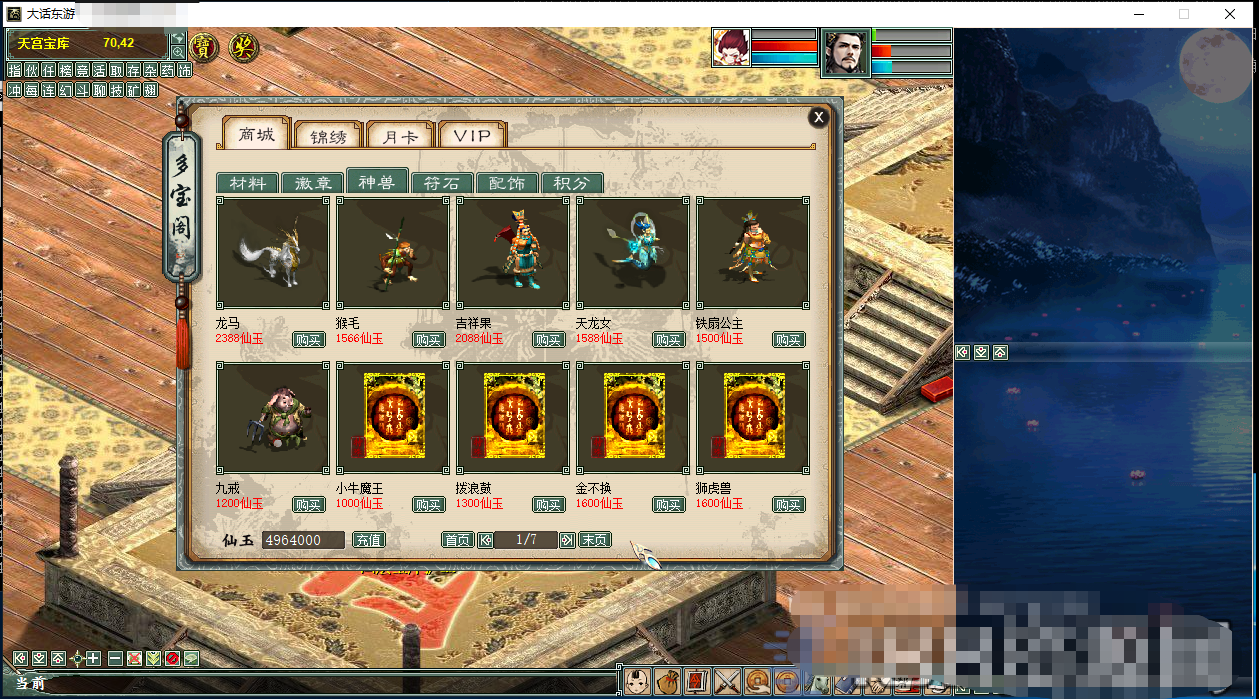Maximize the game window
Image resolution: width=1259 pixels, height=699 pixels.
coord(1184,14)
